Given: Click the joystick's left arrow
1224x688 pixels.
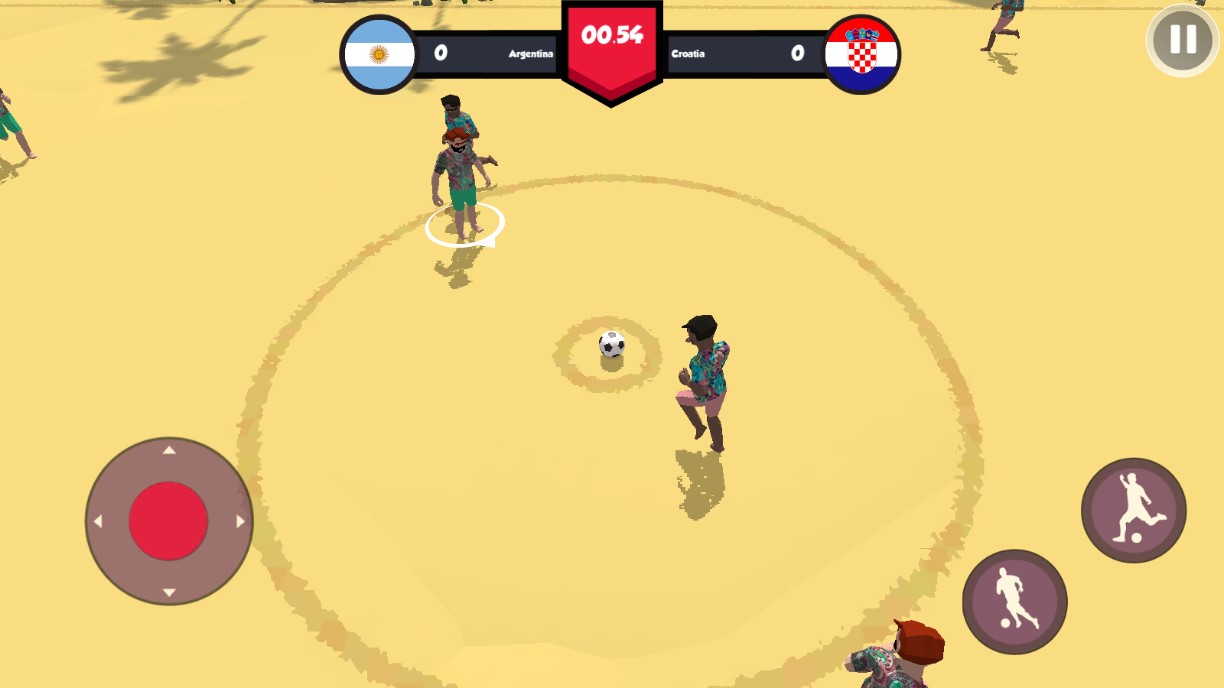Looking at the screenshot, I should [x=98, y=521].
